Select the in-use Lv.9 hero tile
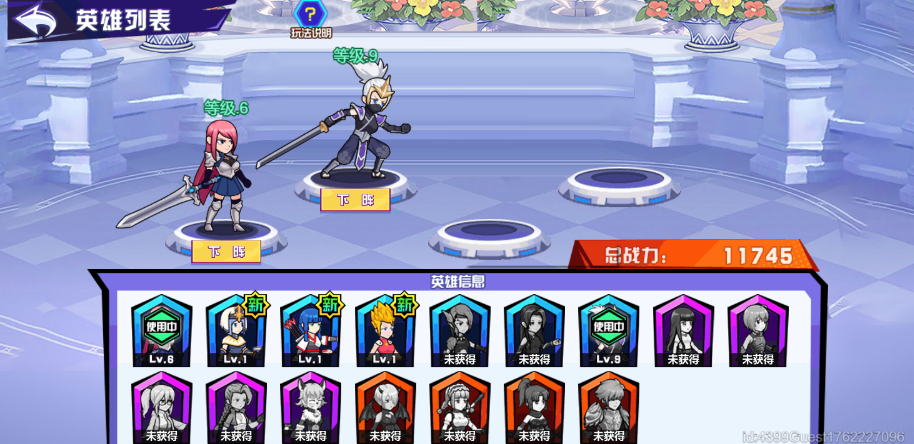914x444 pixels. pos(608,331)
